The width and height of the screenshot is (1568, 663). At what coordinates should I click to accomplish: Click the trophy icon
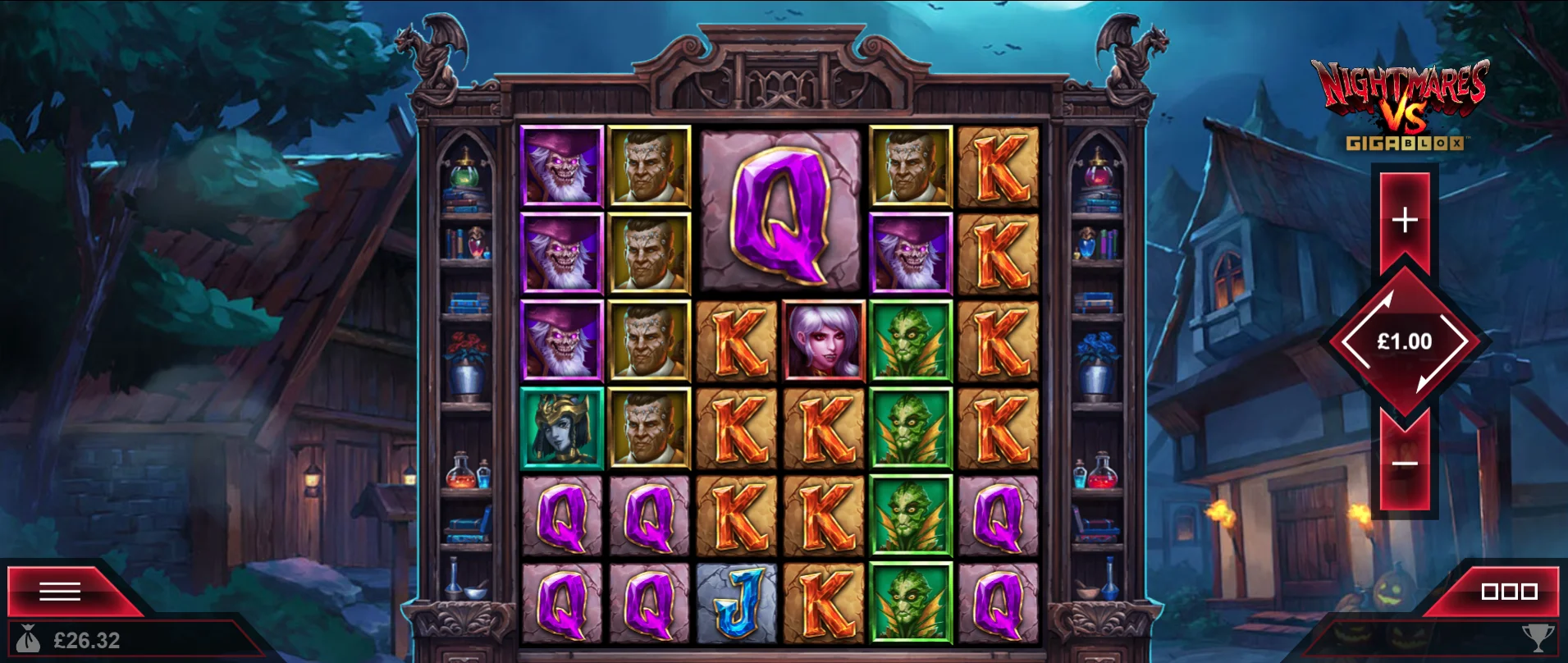click(1537, 638)
